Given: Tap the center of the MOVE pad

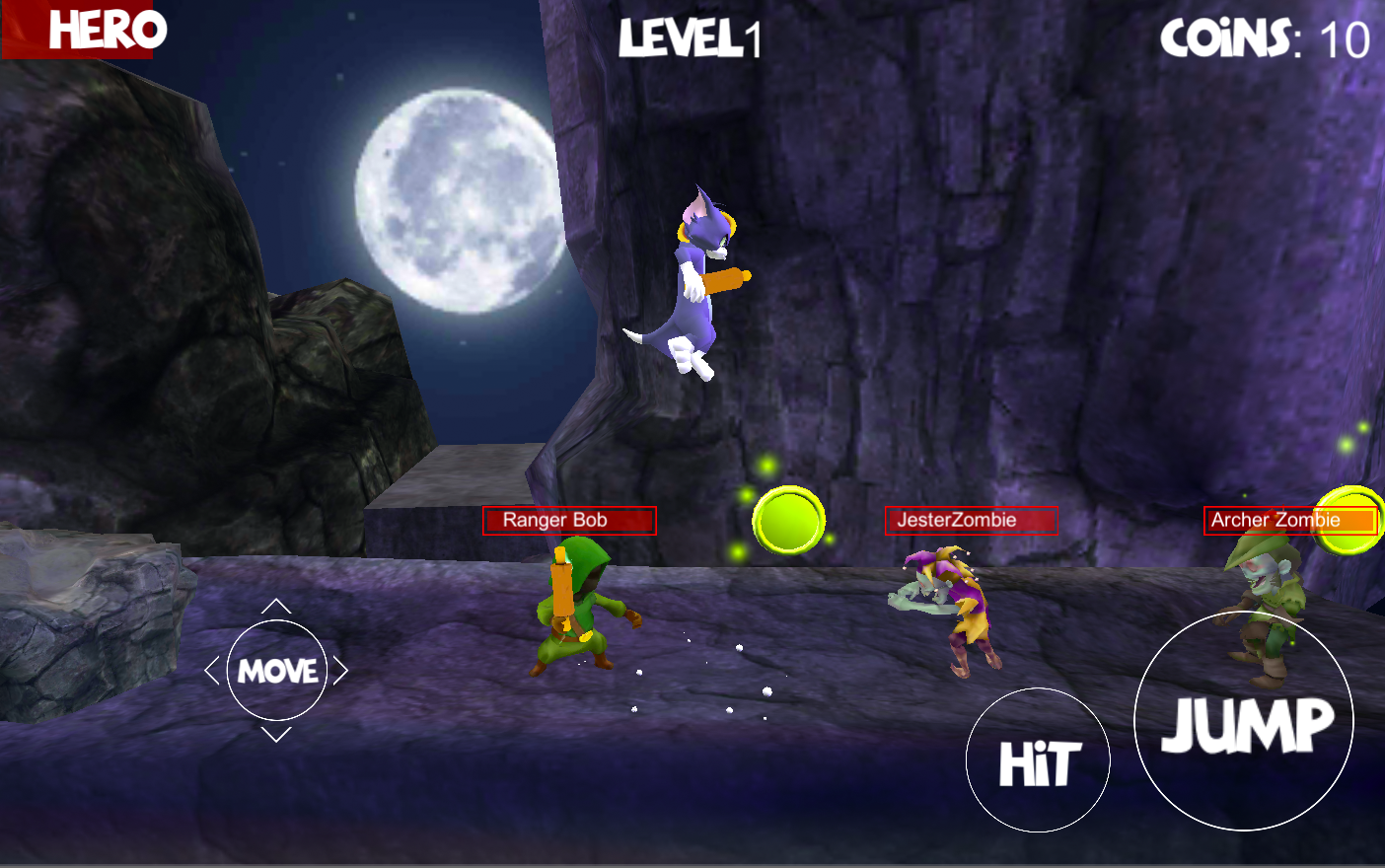Looking at the screenshot, I should tap(277, 670).
